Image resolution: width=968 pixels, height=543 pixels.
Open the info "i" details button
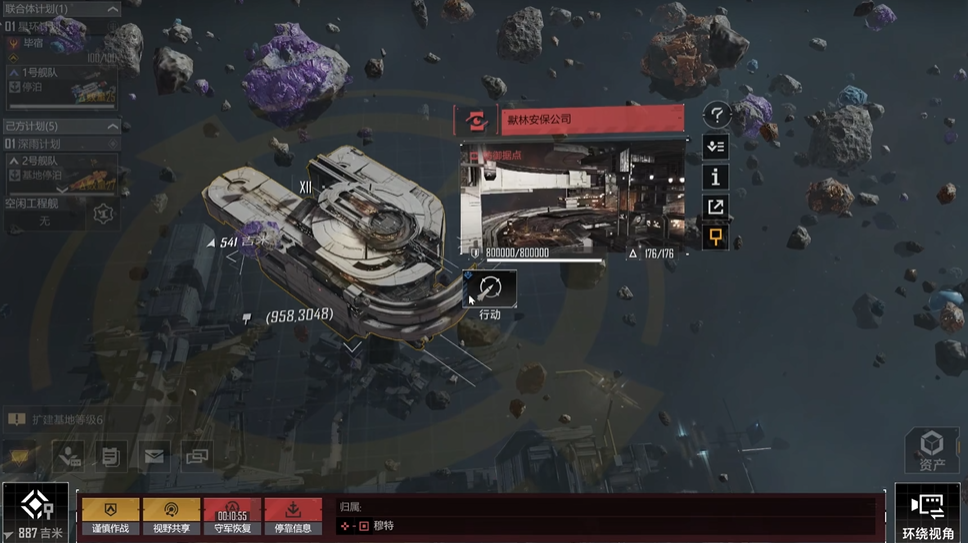click(715, 177)
